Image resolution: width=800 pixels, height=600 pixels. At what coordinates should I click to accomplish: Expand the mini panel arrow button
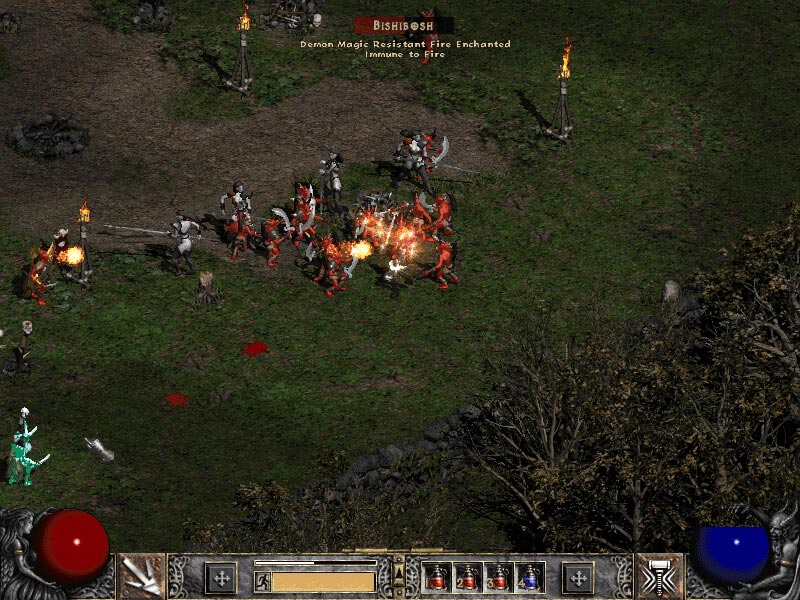(x=399, y=570)
